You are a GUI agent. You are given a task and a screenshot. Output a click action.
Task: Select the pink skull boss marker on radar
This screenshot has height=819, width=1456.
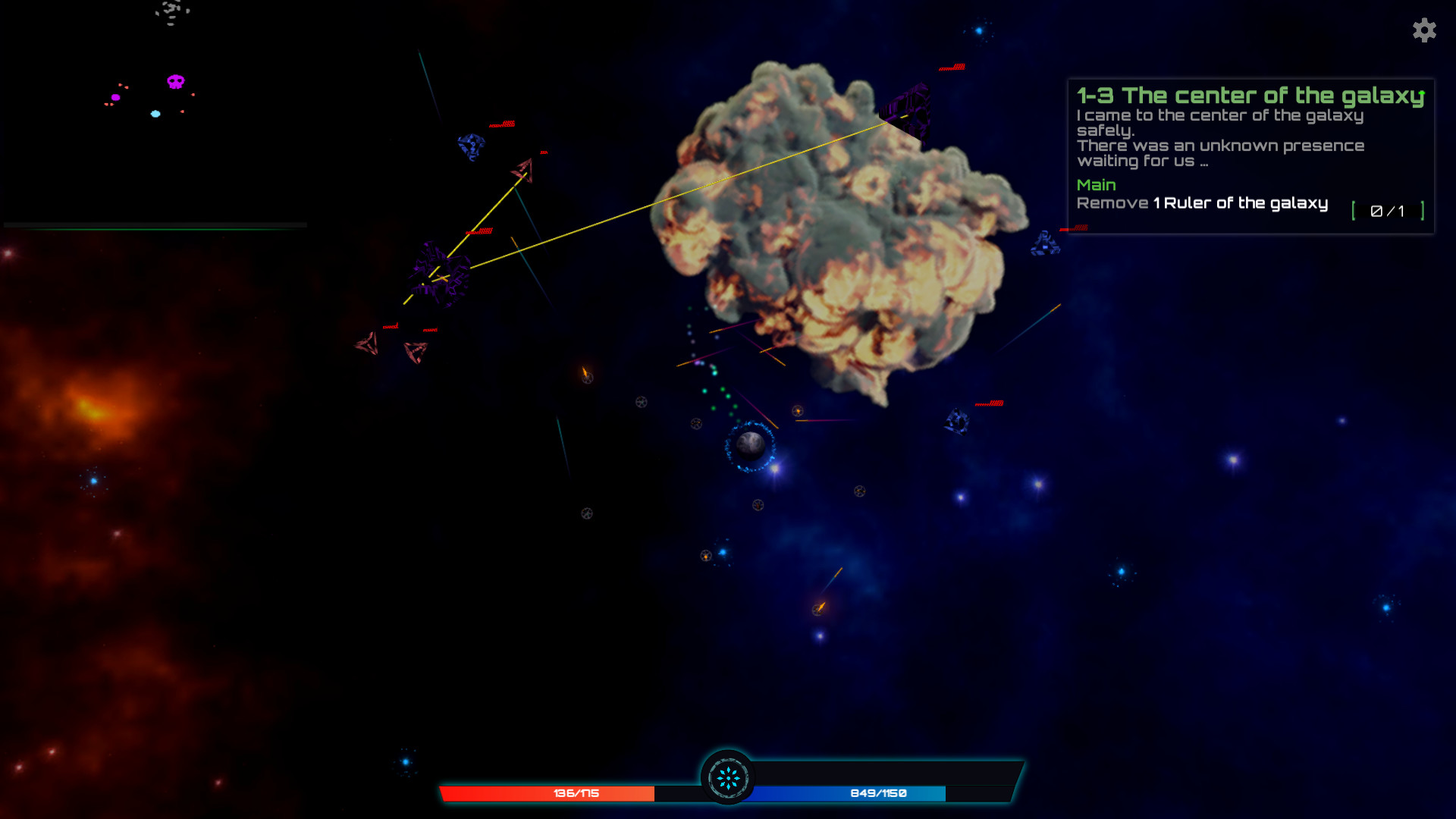(176, 81)
